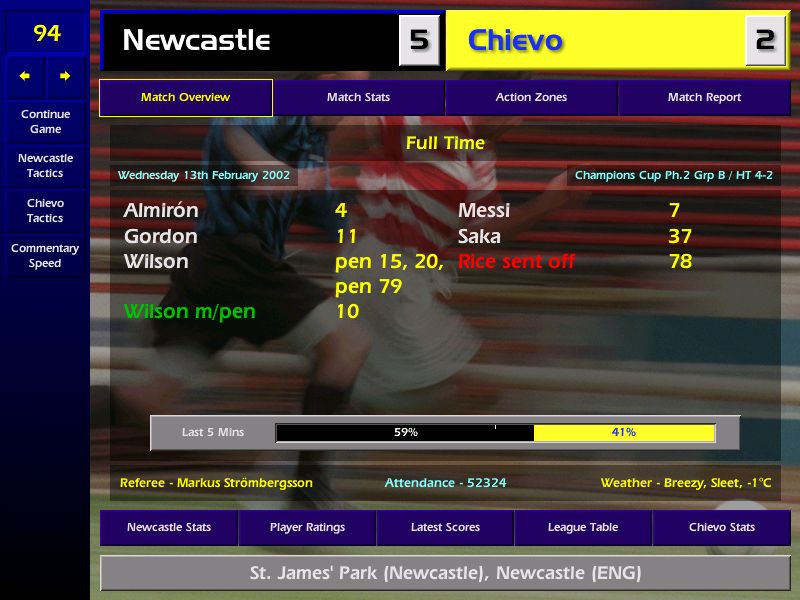
Task: Show the Action Zones tab
Action: coord(531,98)
